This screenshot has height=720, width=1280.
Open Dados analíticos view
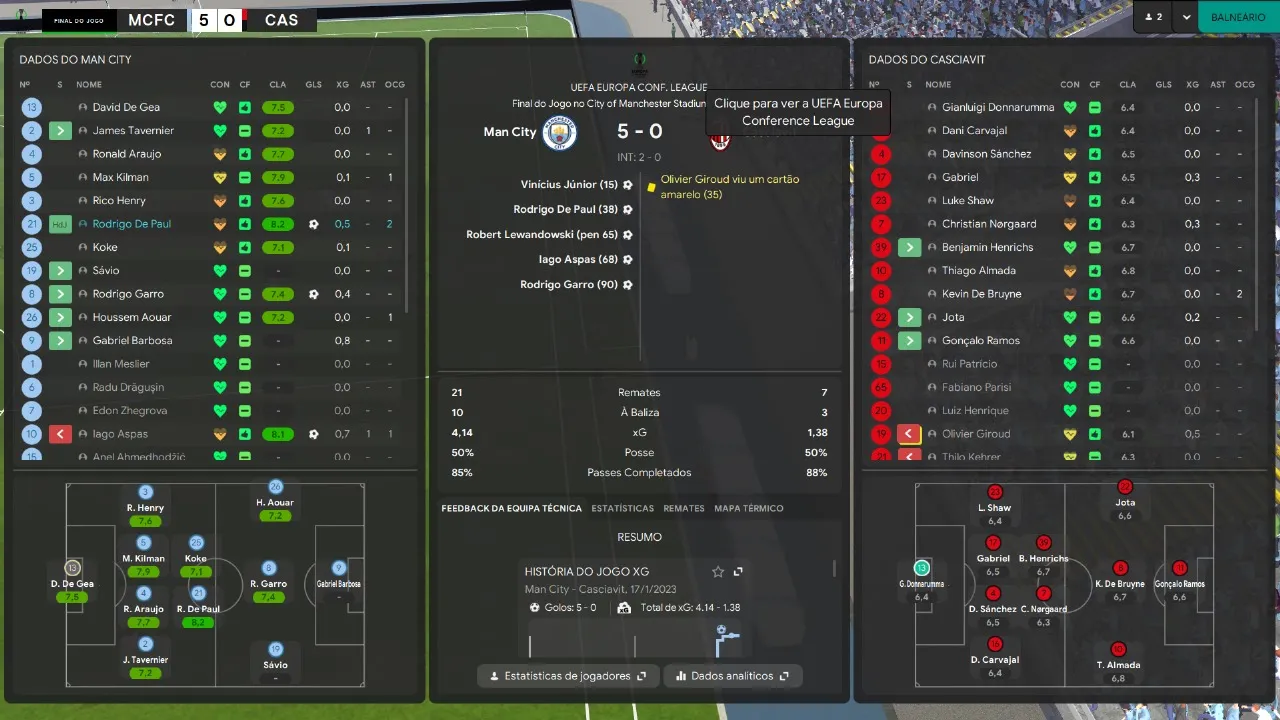pyautogui.click(x=733, y=676)
